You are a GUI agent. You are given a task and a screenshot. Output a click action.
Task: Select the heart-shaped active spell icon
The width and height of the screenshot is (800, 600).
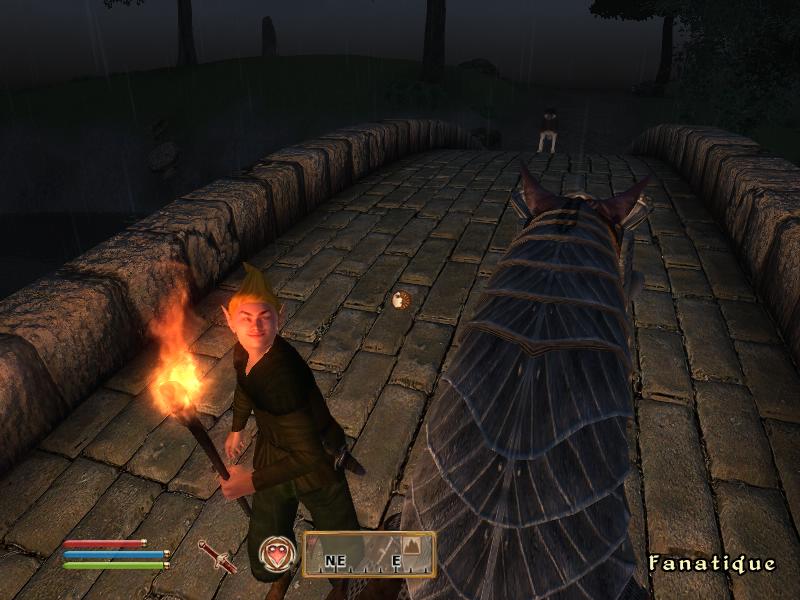pyautogui.click(x=277, y=554)
